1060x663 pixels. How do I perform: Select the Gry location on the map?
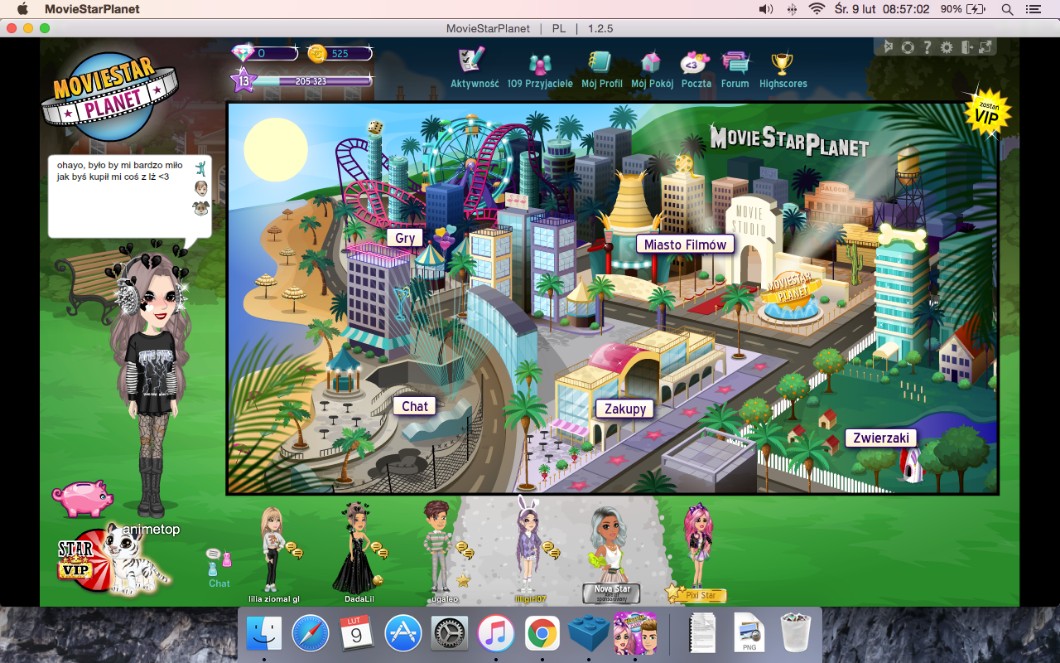[405, 238]
